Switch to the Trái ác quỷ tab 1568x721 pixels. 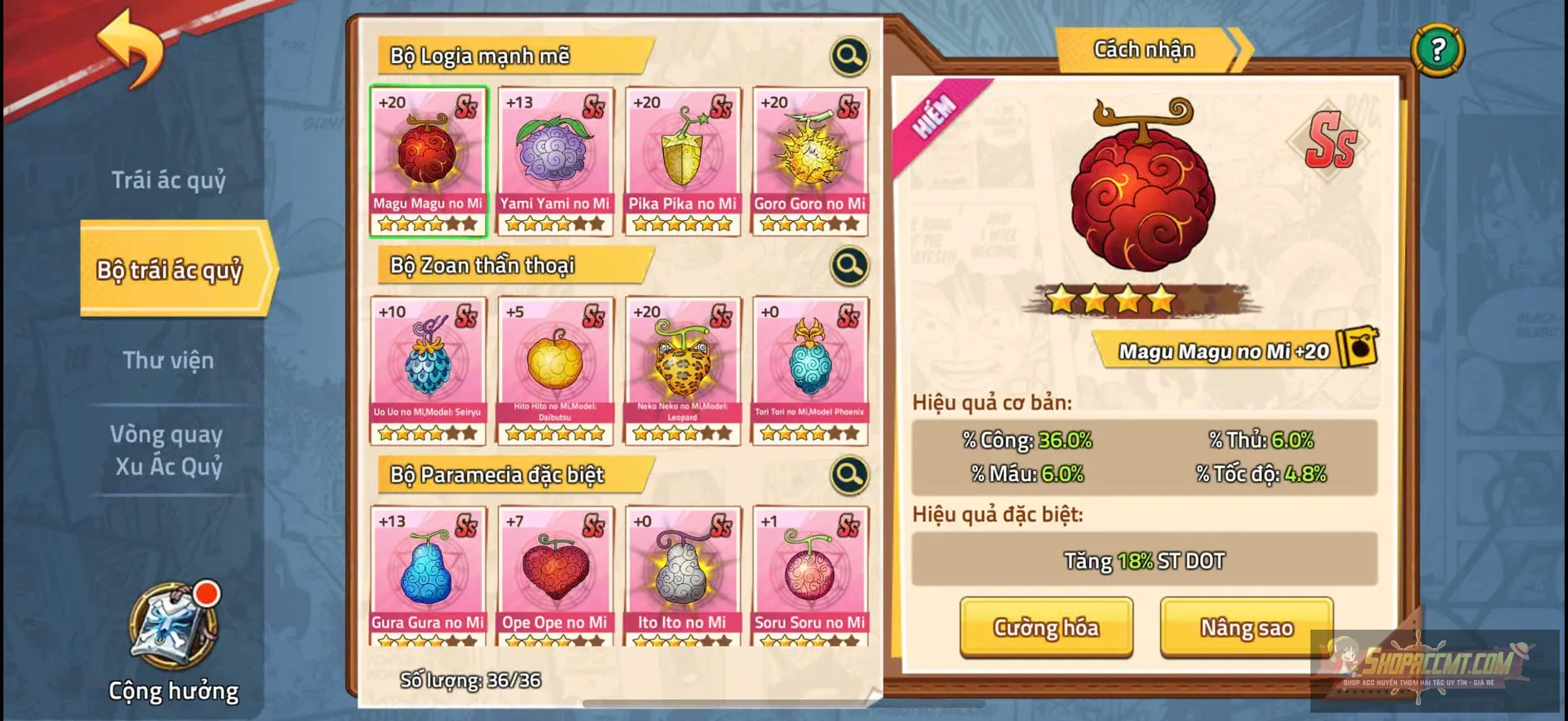click(169, 179)
